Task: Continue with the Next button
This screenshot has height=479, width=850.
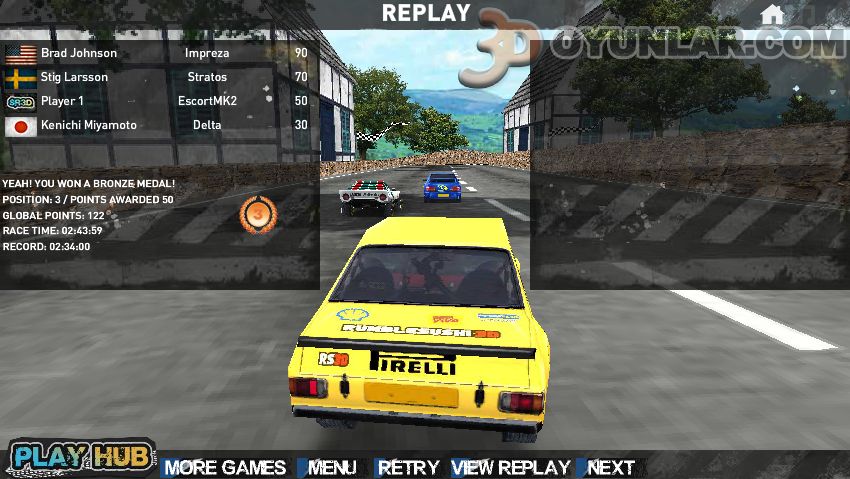Action: click(610, 467)
